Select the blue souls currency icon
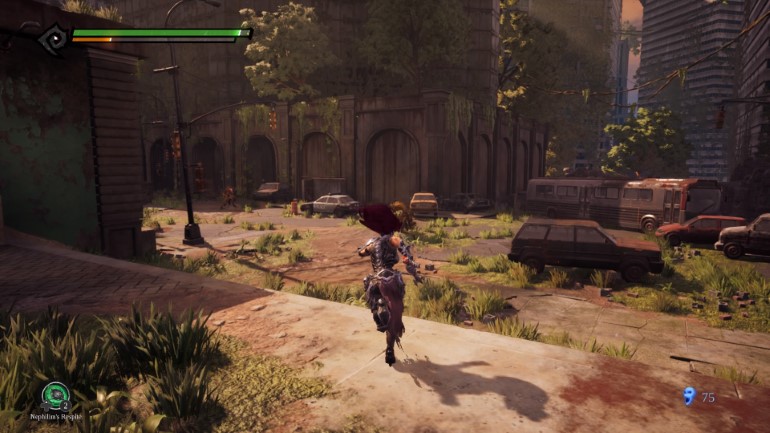 (688, 396)
